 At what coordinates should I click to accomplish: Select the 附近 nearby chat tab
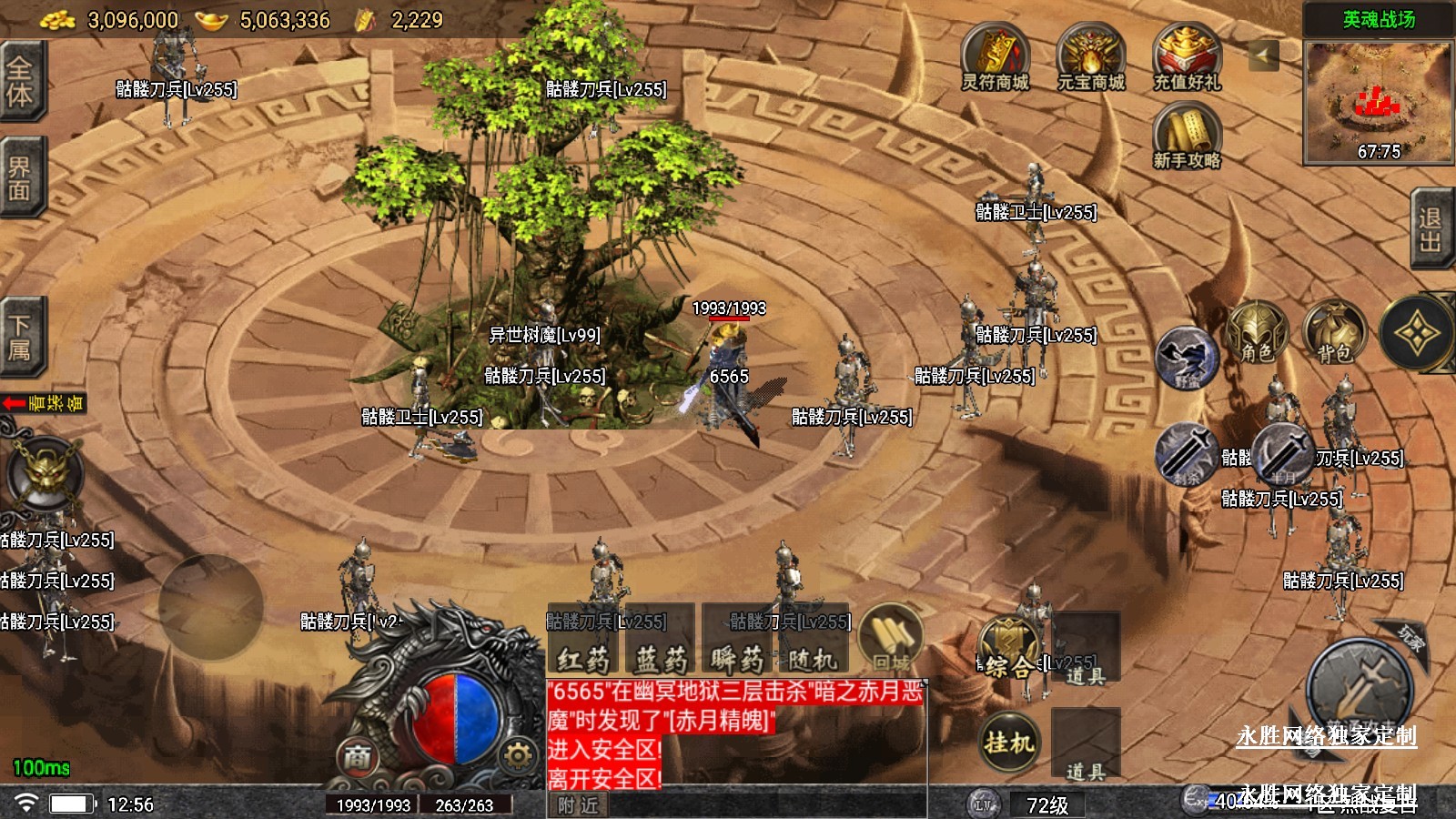point(579,805)
